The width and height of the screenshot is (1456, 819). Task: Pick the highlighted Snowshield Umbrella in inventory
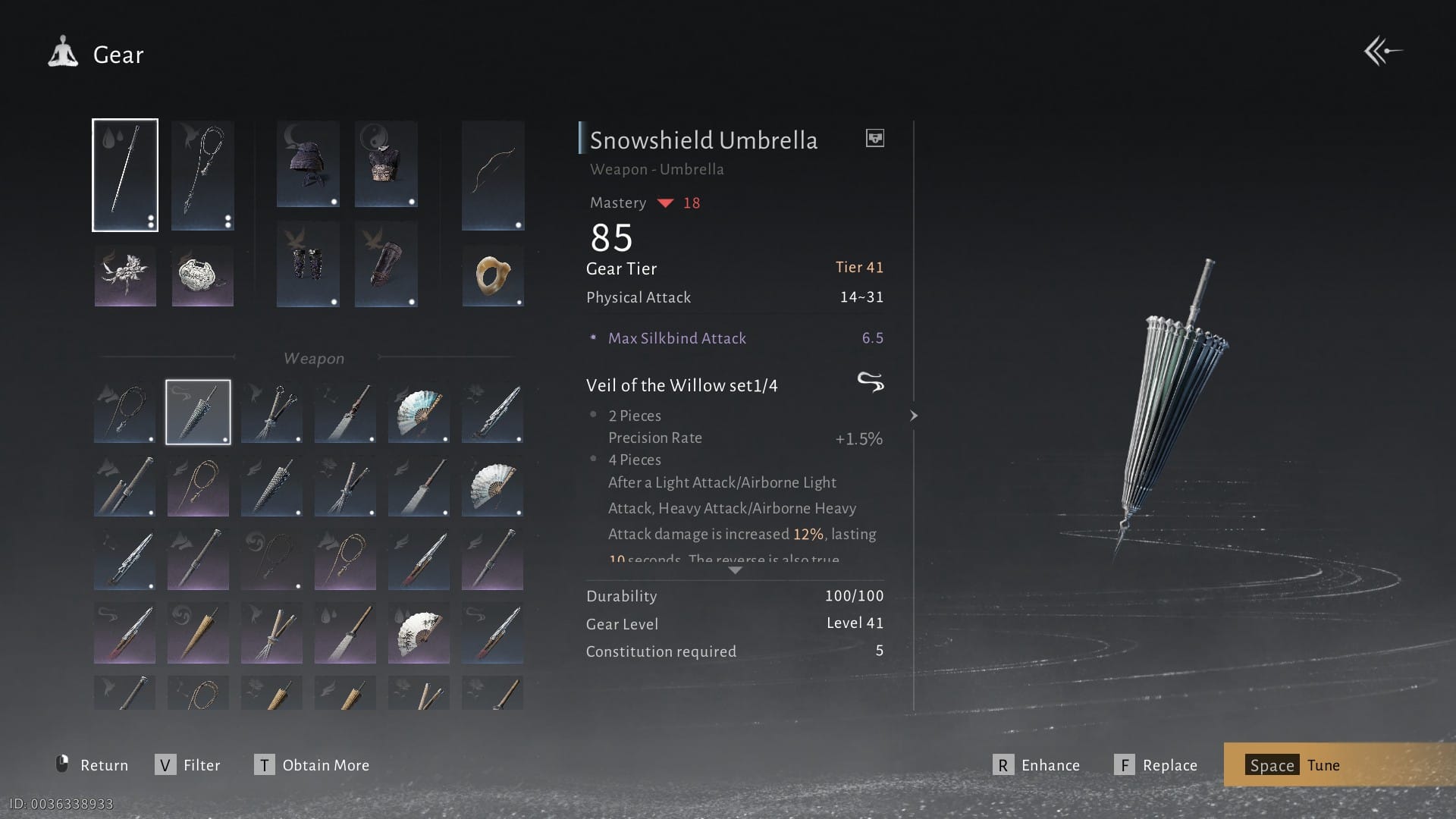click(x=198, y=412)
